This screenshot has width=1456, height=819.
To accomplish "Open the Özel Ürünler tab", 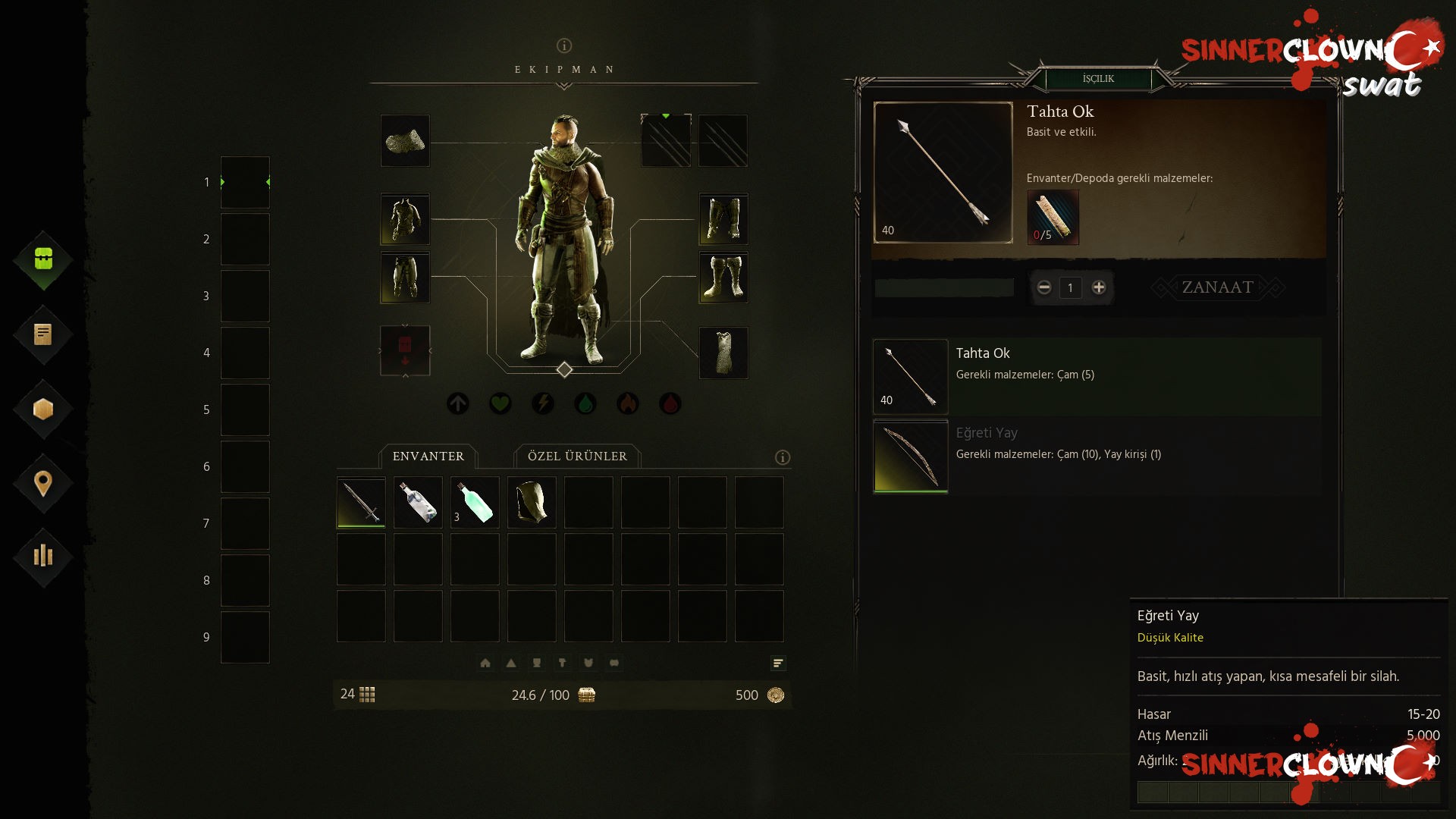I will pyautogui.click(x=577, y=457).
